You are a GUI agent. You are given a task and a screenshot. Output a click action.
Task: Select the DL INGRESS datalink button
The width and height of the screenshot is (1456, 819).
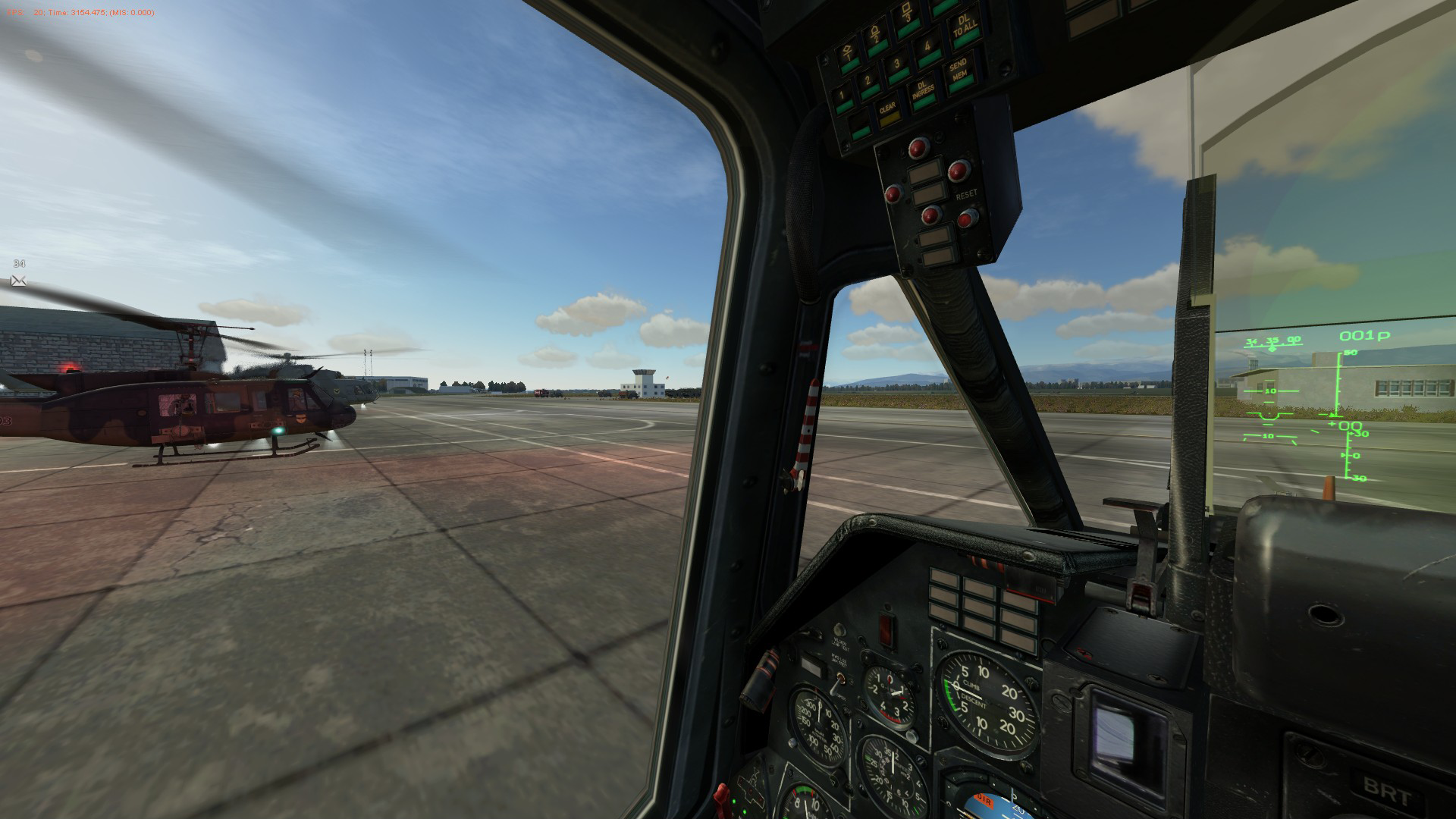923,94
